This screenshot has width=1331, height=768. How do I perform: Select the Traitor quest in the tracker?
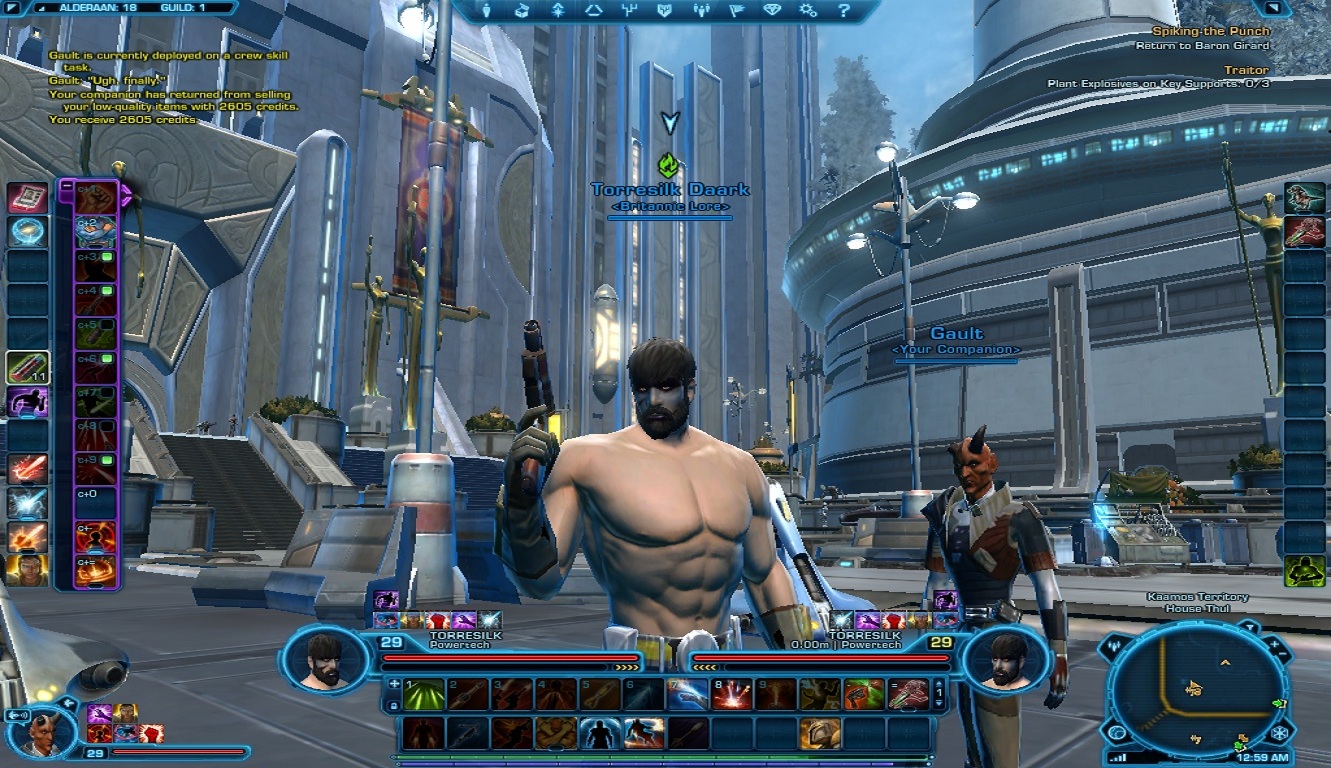(1246, 70)
